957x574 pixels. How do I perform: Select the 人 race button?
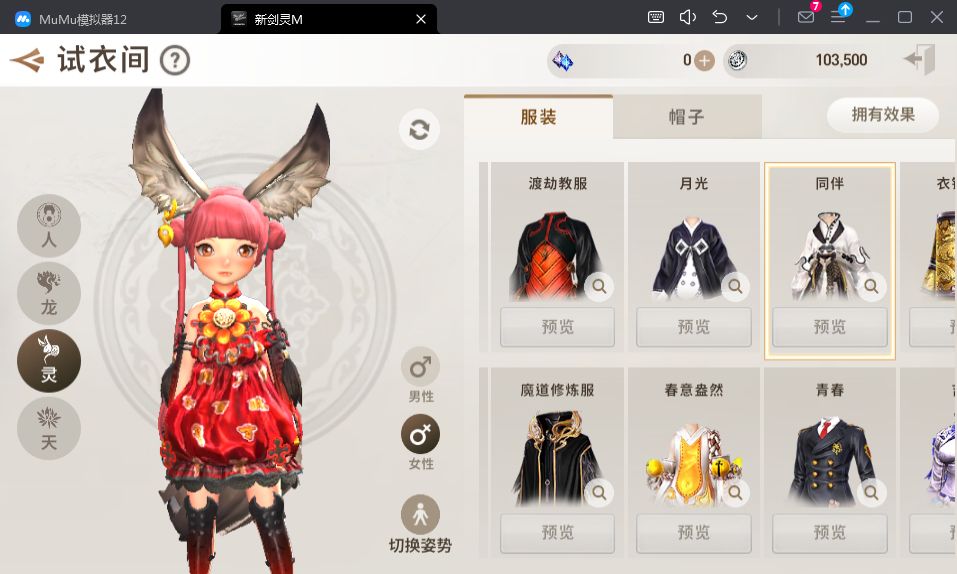click(49, 225)
